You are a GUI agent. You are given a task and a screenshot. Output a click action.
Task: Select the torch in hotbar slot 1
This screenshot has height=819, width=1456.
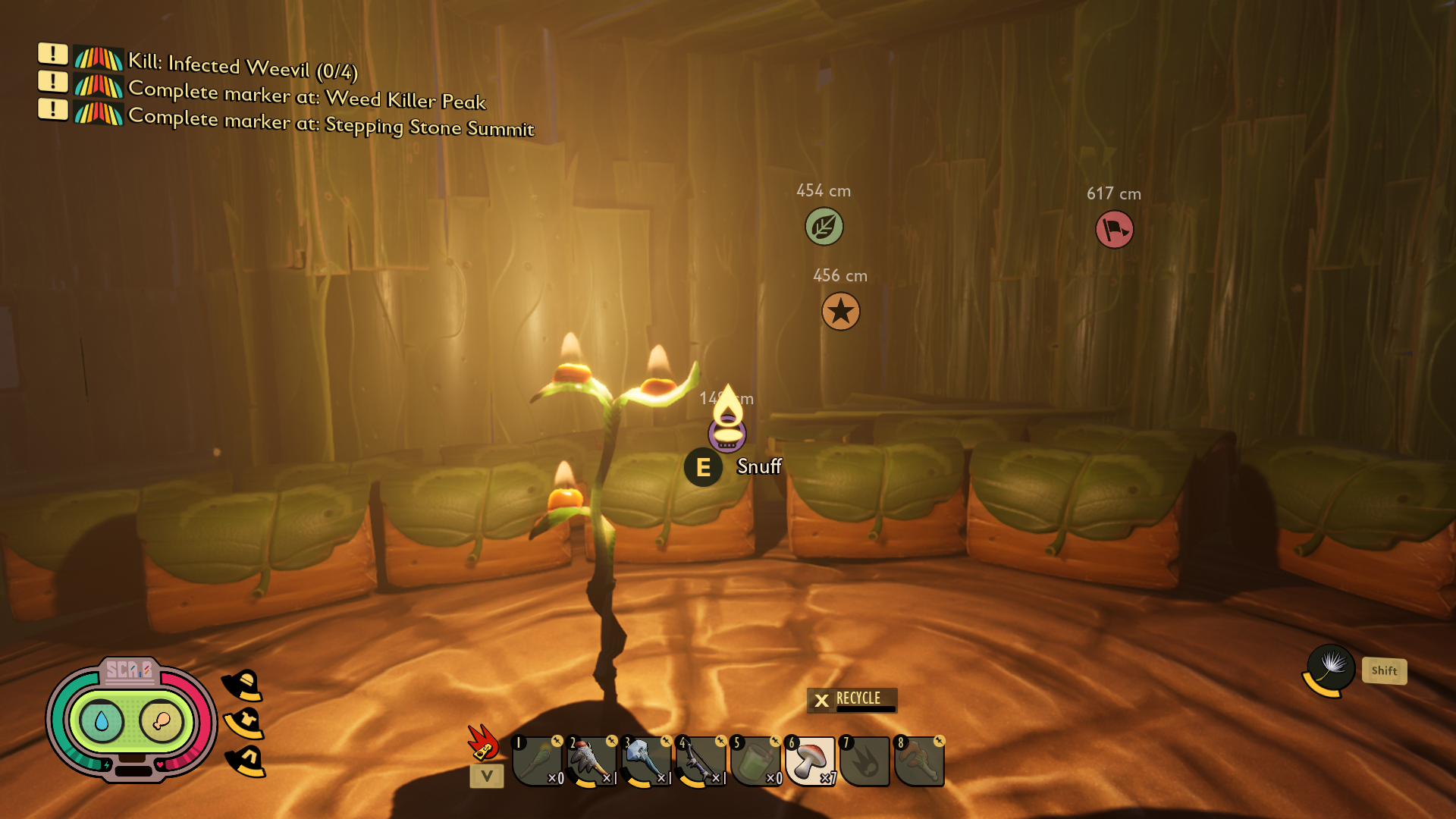click(538, 761)
